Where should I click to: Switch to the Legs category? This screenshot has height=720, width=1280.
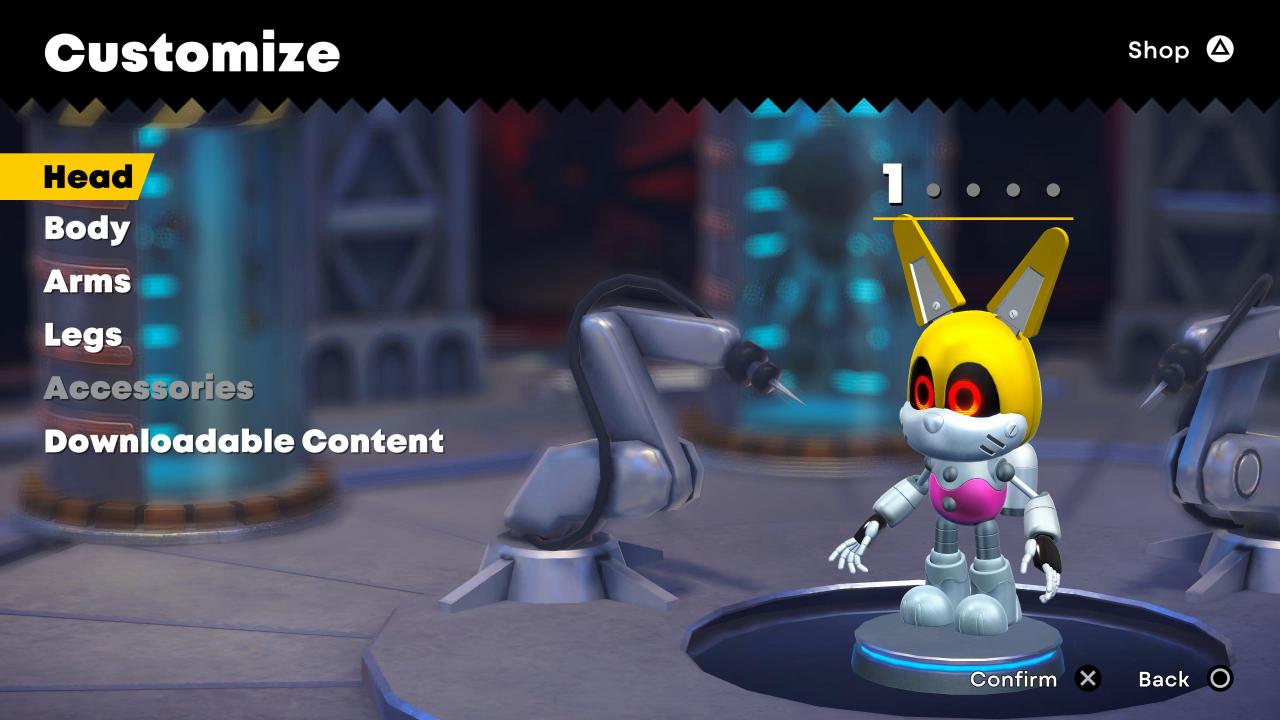pyautogui.click(x=83, y=335)
